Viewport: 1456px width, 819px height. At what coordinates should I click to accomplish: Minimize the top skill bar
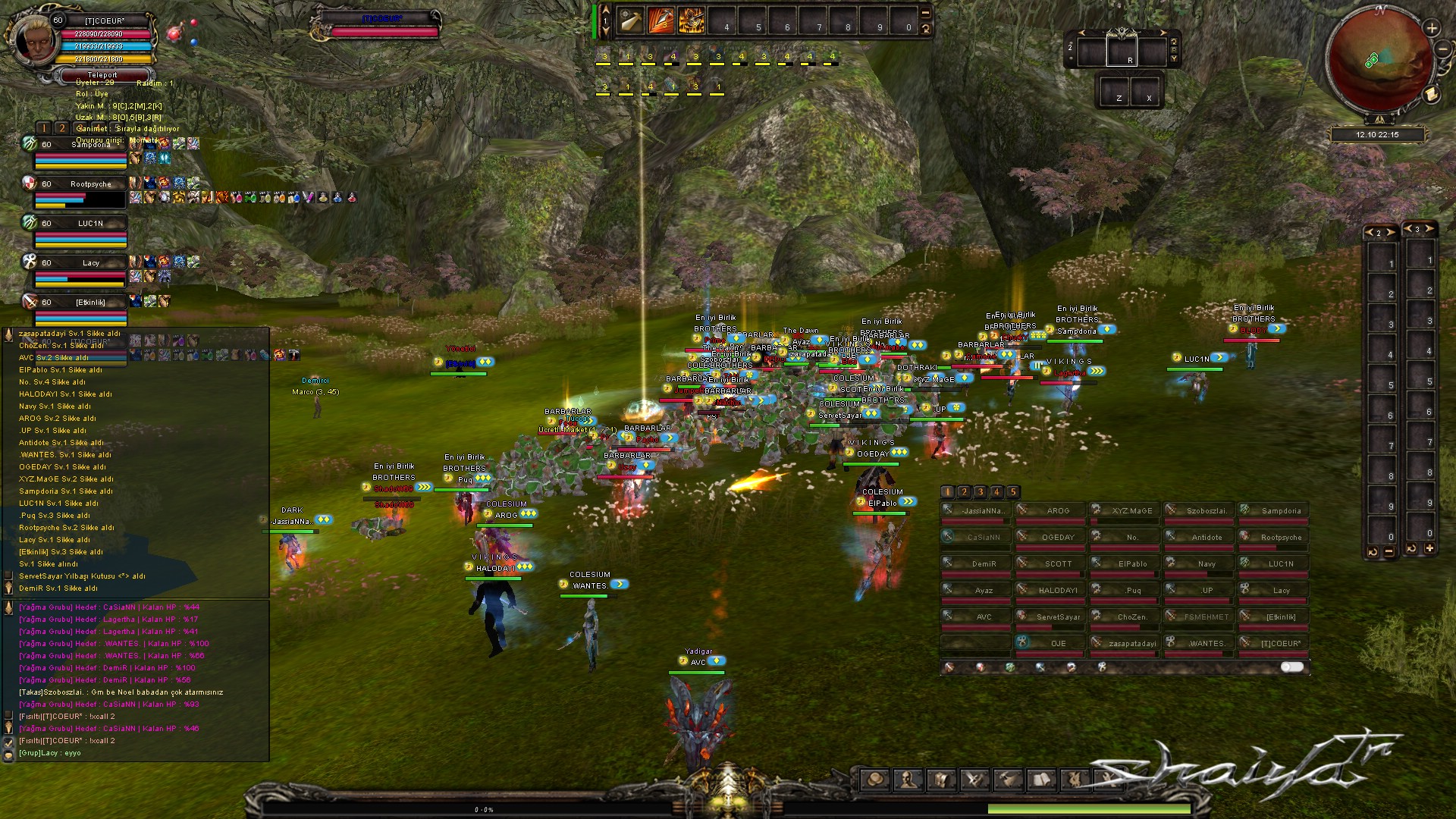pyautogui.click(x=925, y=13)
